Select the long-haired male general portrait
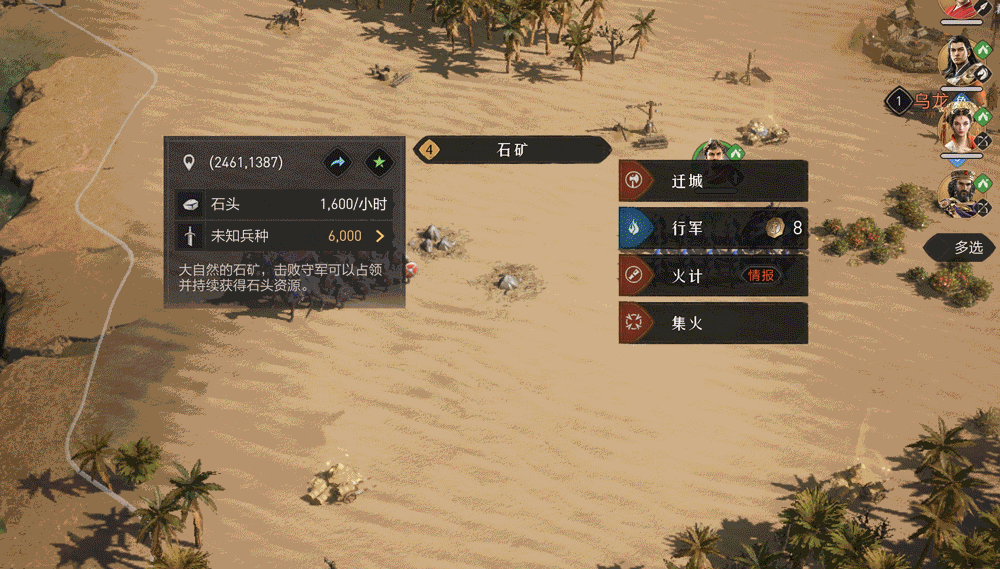Viewport: 1000px width, 569px height. pyautogui.click(x=959, y=59)
